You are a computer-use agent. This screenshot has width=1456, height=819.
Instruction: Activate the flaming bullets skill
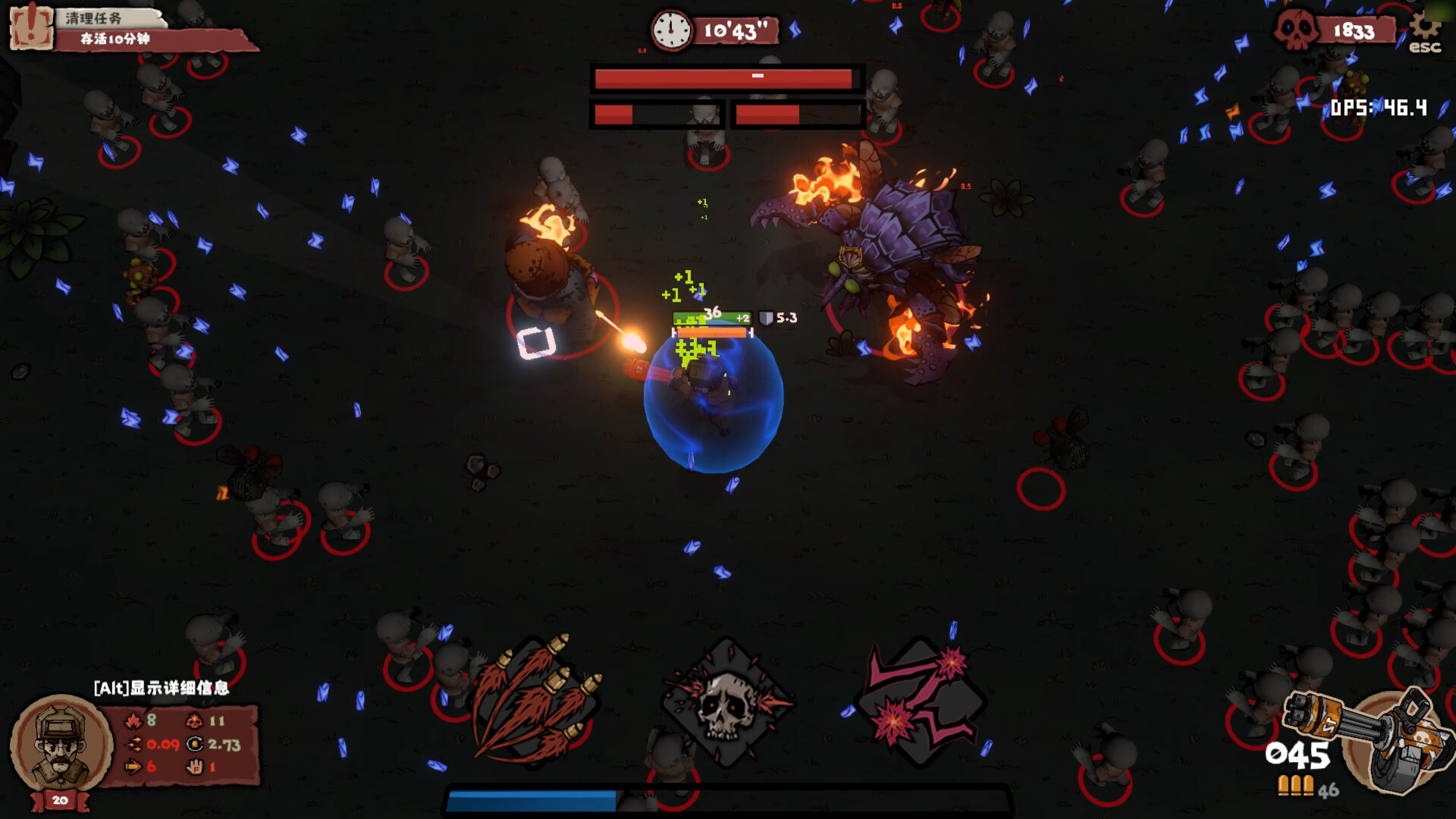535,698
